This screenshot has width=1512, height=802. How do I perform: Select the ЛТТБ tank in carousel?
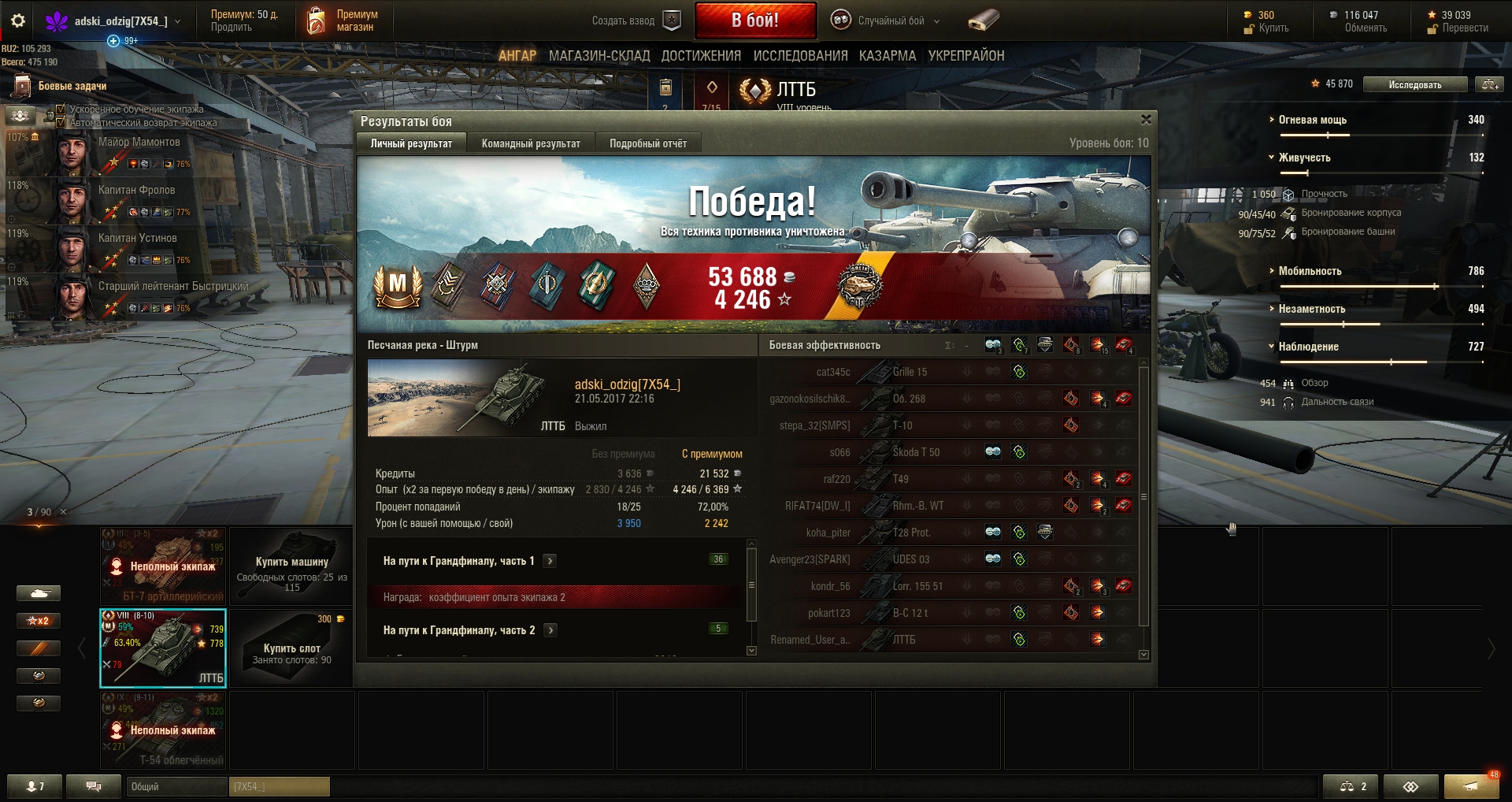tap(163, 648)
